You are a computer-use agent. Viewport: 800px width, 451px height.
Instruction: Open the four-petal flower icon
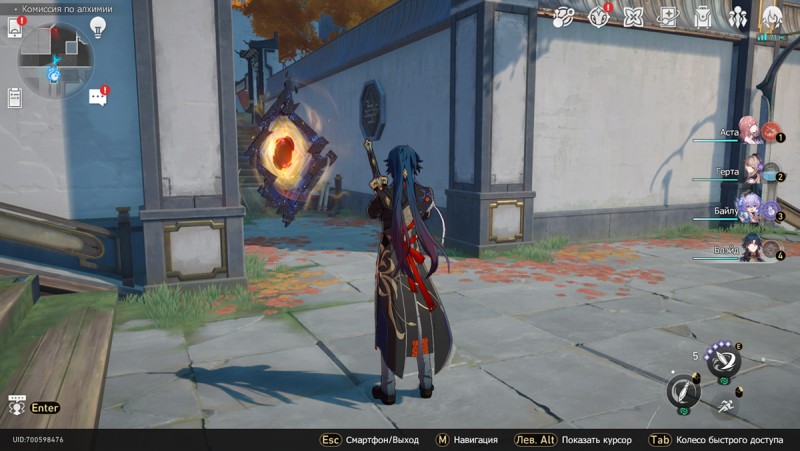pyautogui.click(x=633, y=16)
